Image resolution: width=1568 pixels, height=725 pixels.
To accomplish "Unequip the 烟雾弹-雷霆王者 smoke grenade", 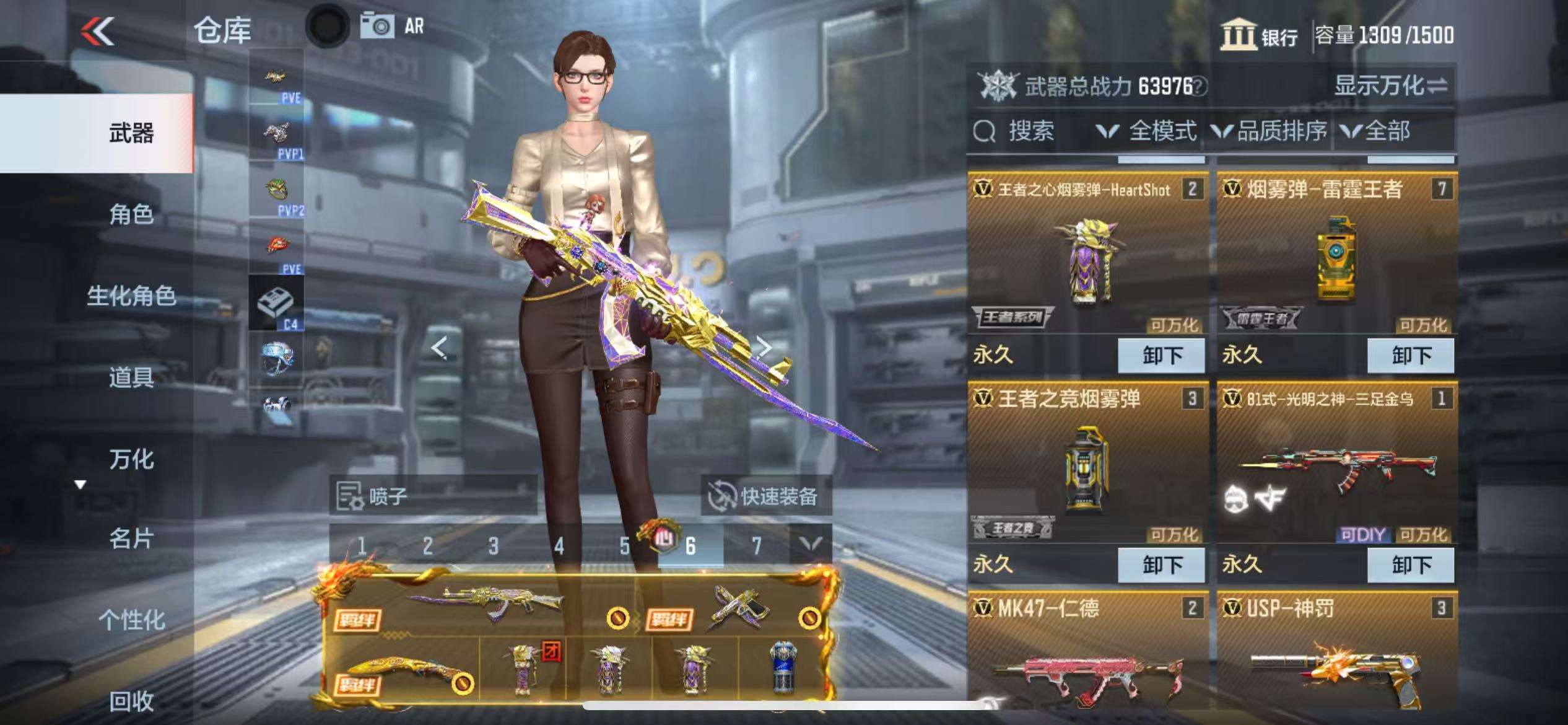I will click(x=1410, y=355).
